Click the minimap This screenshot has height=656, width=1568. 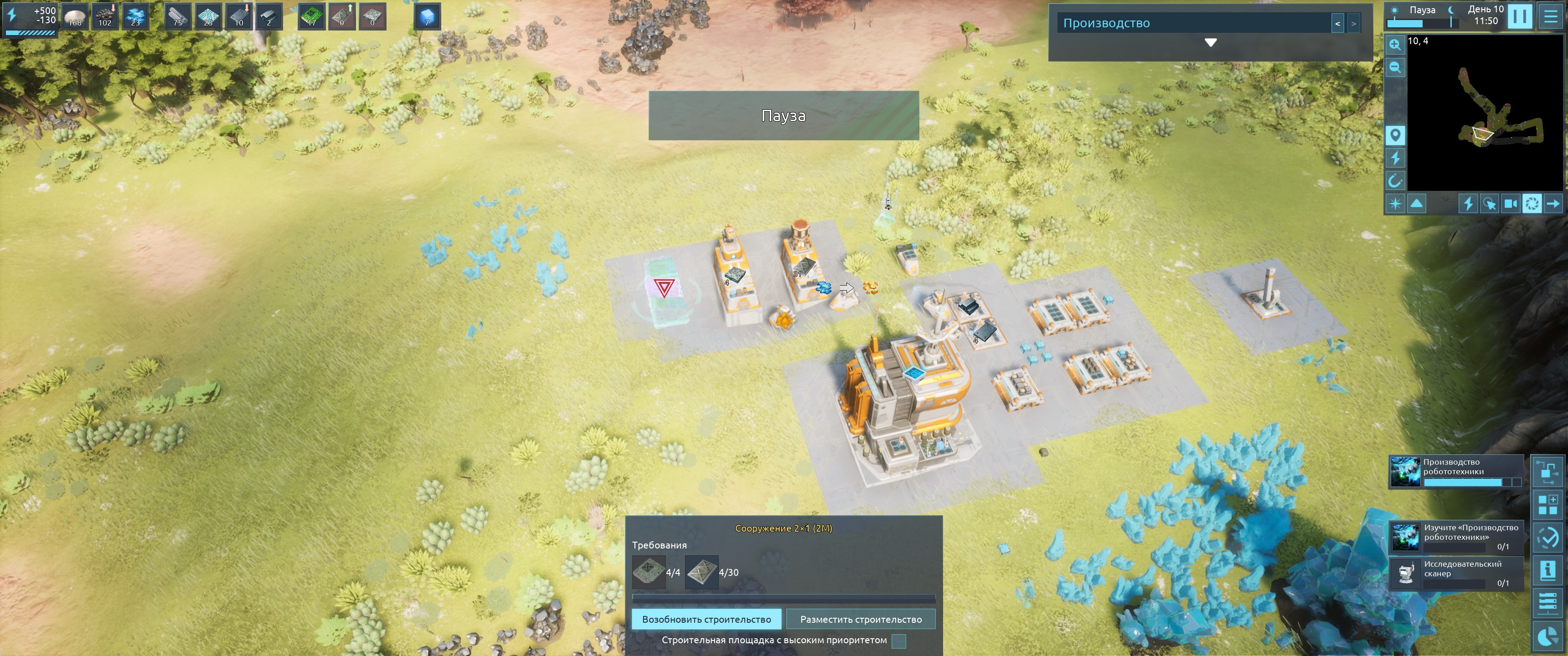point(1484,113)
